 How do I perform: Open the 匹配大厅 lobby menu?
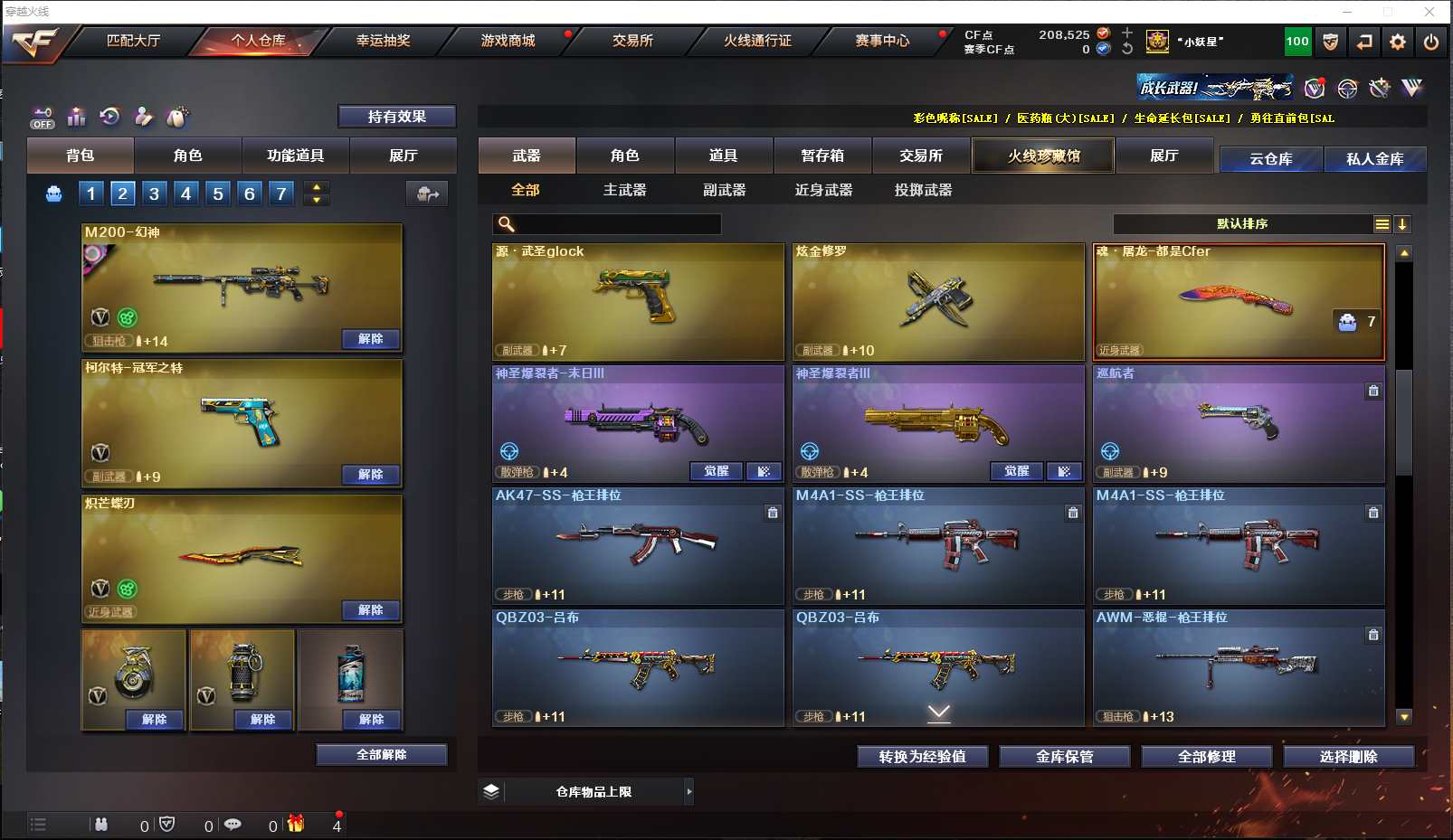pyautogui.click(x=133, y=41)
